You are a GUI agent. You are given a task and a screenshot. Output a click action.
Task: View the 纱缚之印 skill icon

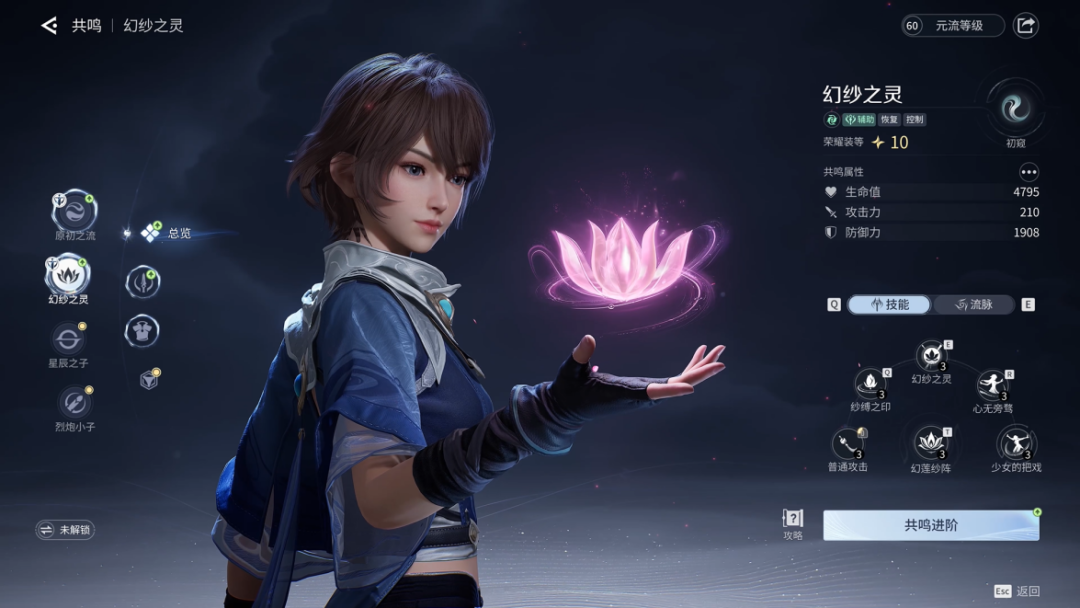click(x=870, y=384)
